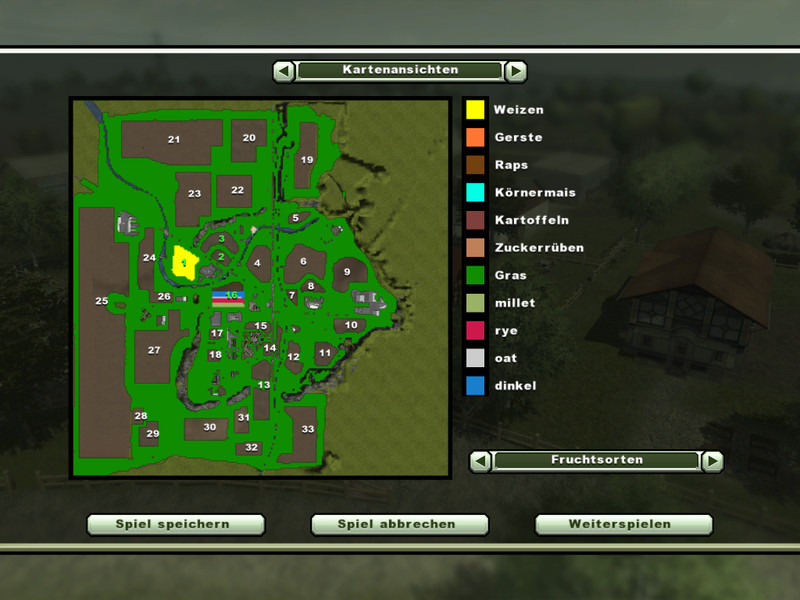Select field 21 on the farm map

coord(174,140)
